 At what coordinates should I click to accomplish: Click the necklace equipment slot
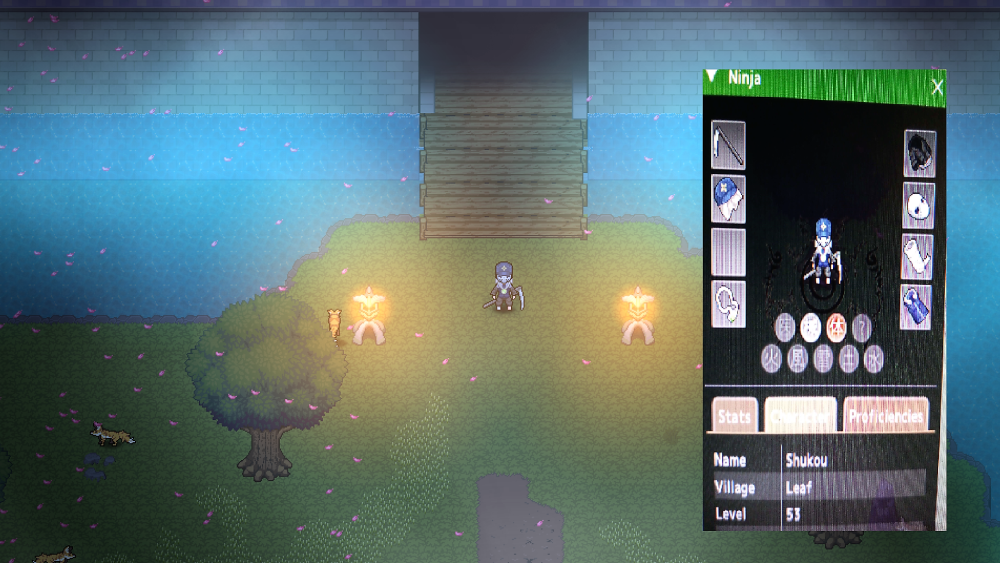727,304
